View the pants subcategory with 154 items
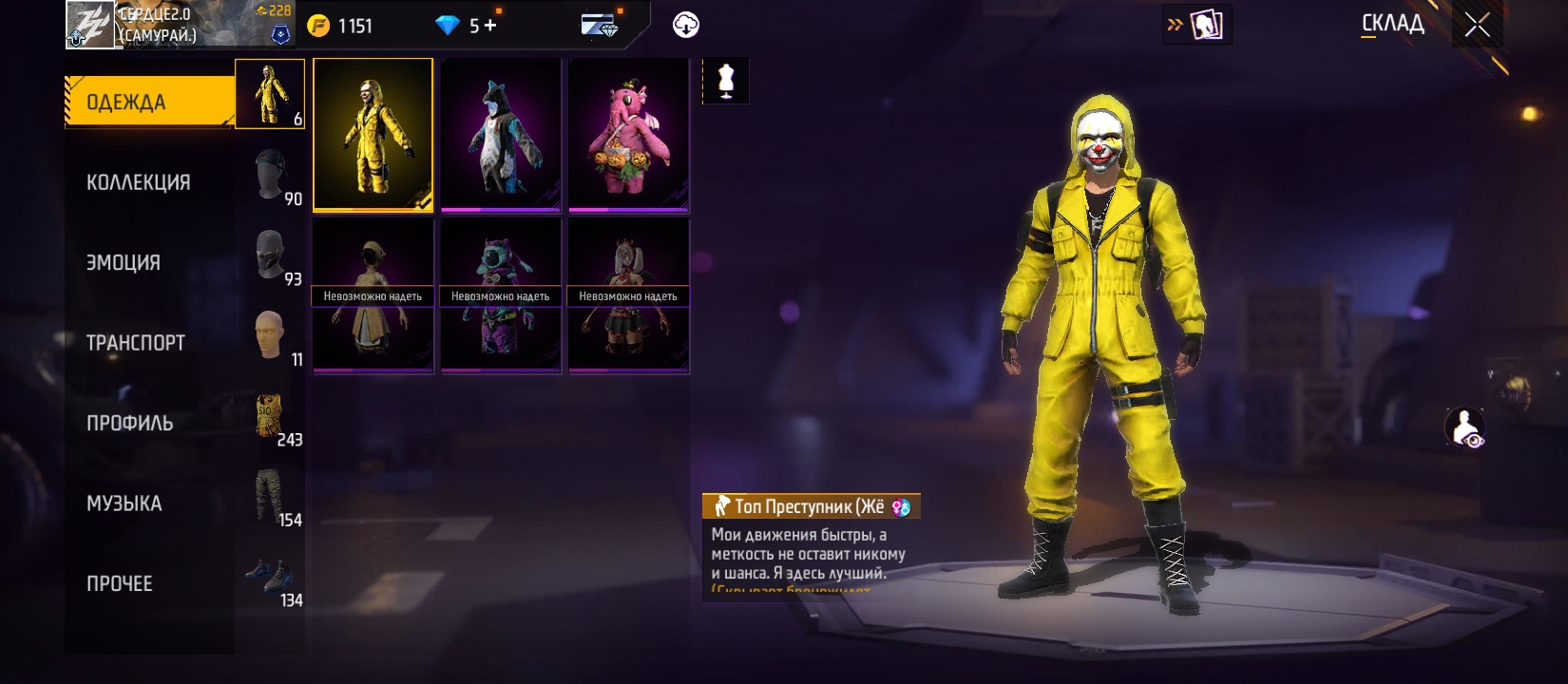Viewport: 1568px width, 684px height. click(271, 497)
